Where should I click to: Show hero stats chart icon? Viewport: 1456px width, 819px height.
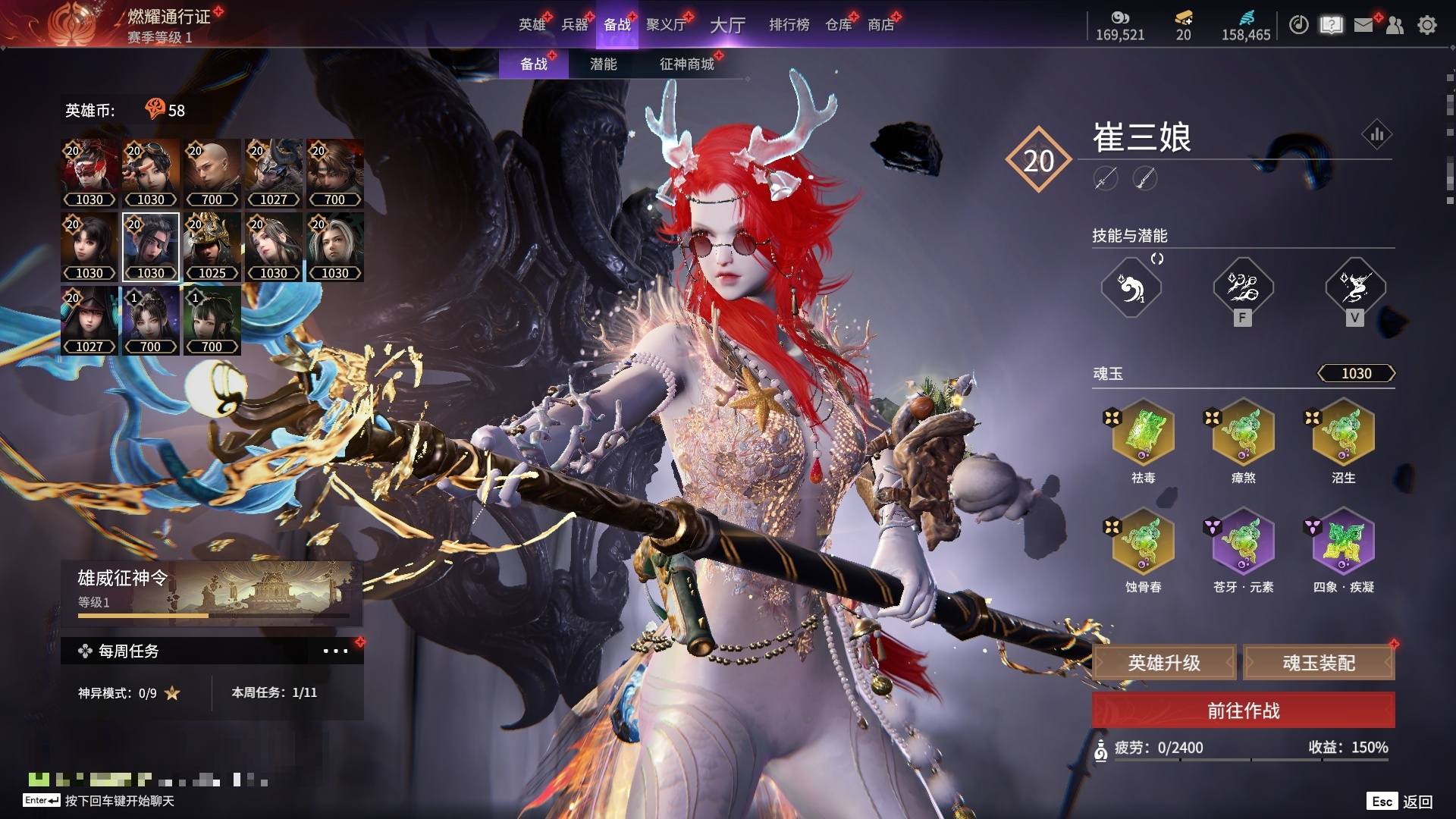(x=1376, y=135)
